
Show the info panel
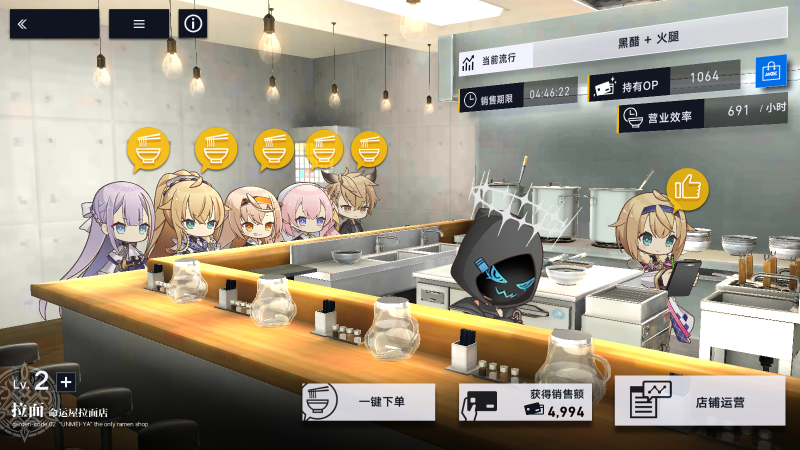tap(193, 24)
